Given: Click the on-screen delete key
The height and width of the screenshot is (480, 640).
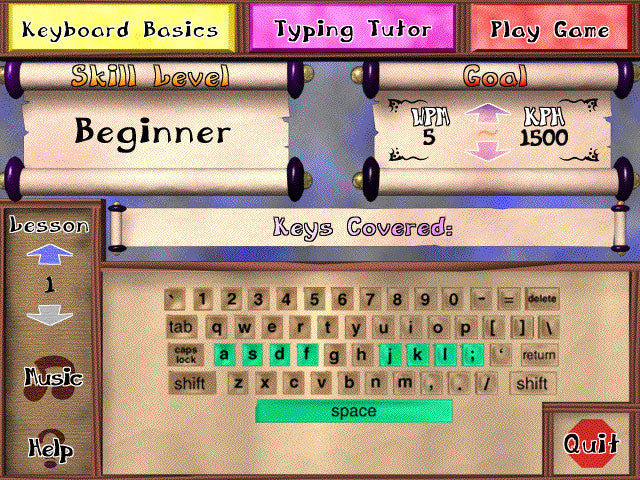Looking at the screenshot, I should [x=541, y=298].
